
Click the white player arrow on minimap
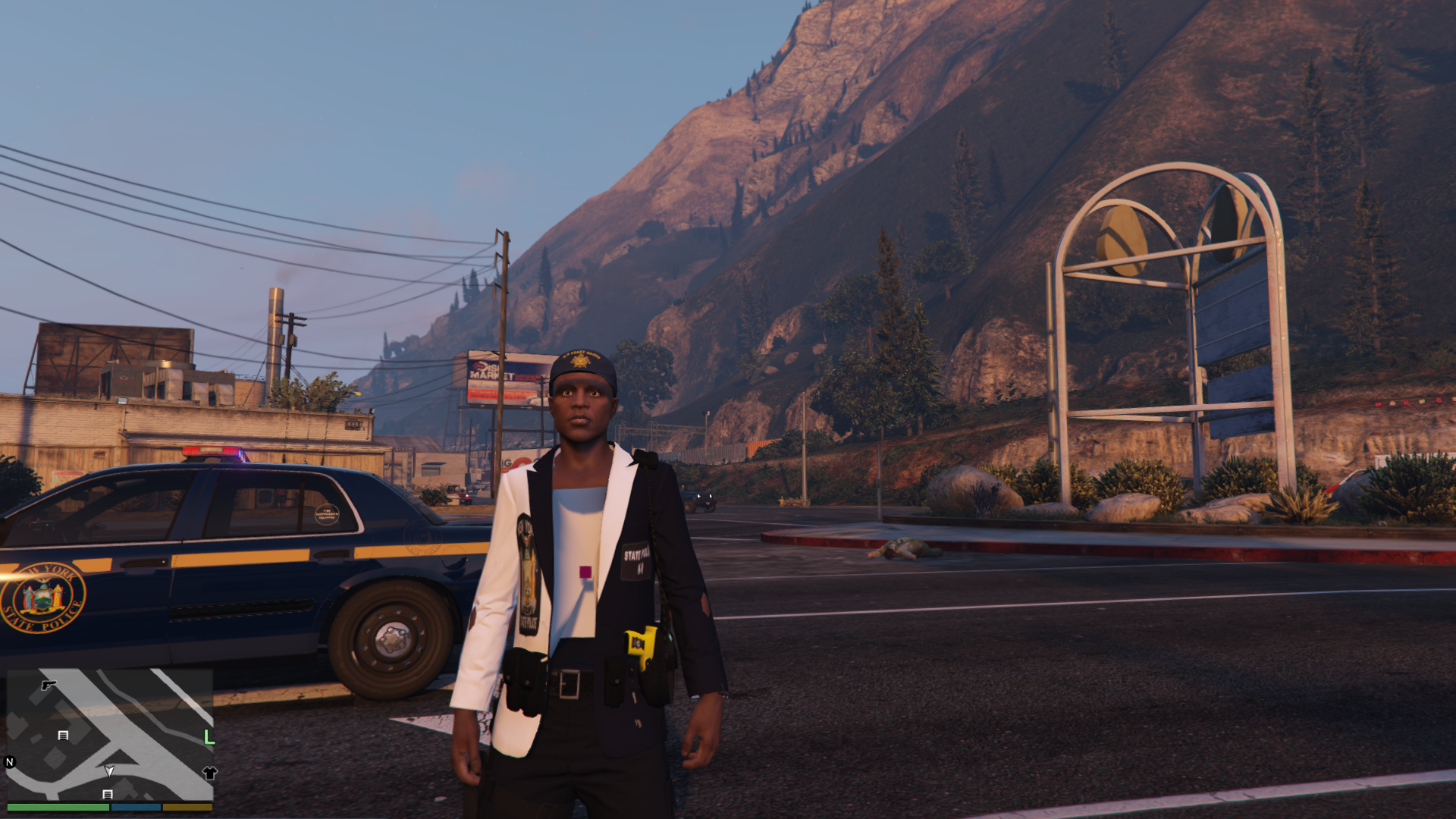(x=109, y=771)
